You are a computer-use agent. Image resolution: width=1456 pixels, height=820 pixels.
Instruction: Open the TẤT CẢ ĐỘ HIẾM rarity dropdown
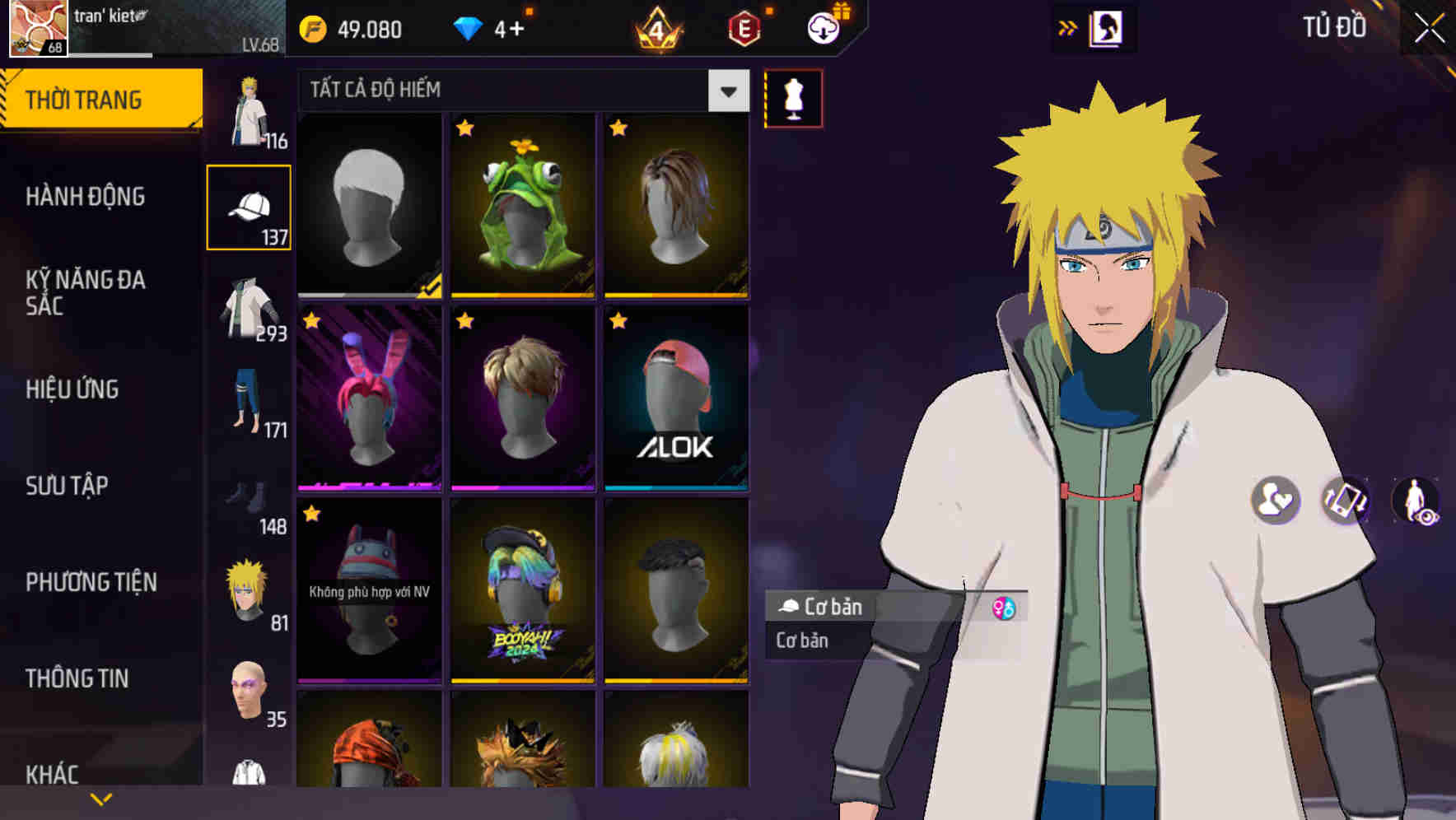(726, 91)
